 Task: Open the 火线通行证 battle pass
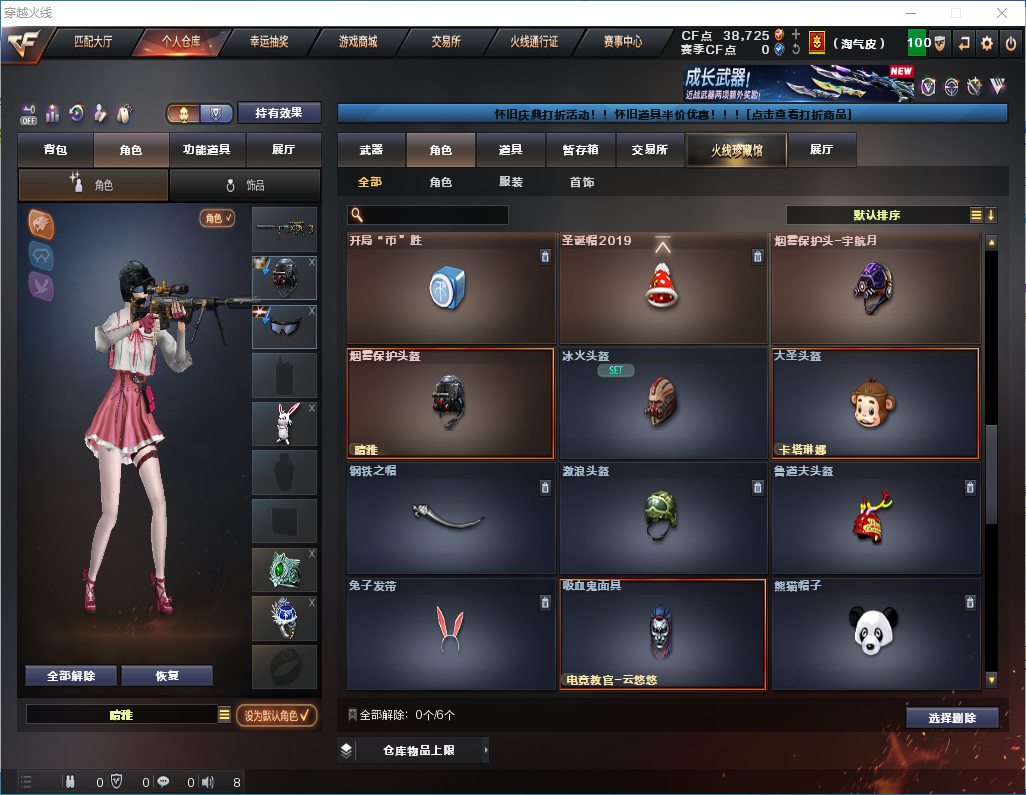click(534, 42)
